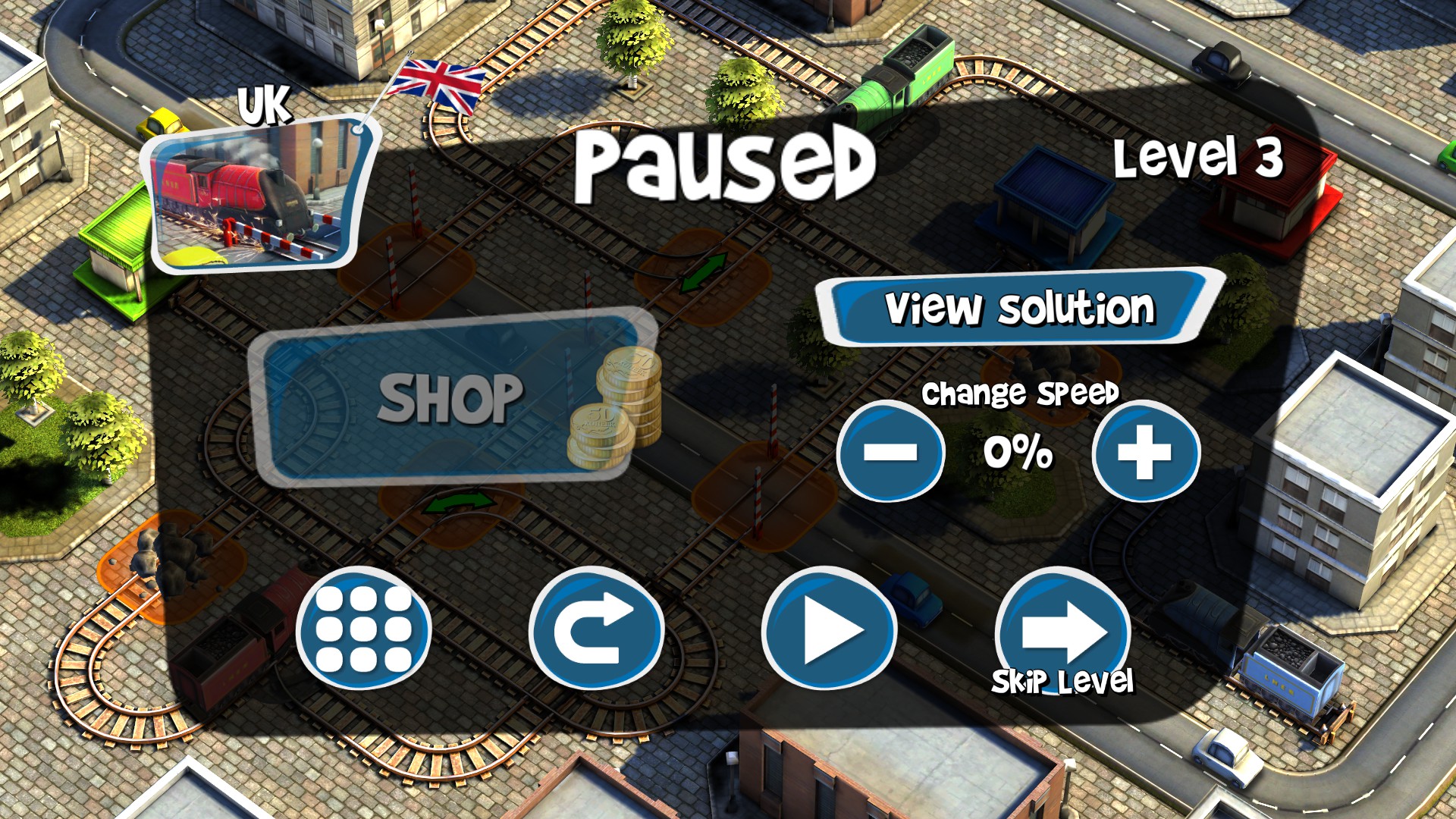Click View Solution
This screenshot has height=819, width=1456.
(1020, 307)
